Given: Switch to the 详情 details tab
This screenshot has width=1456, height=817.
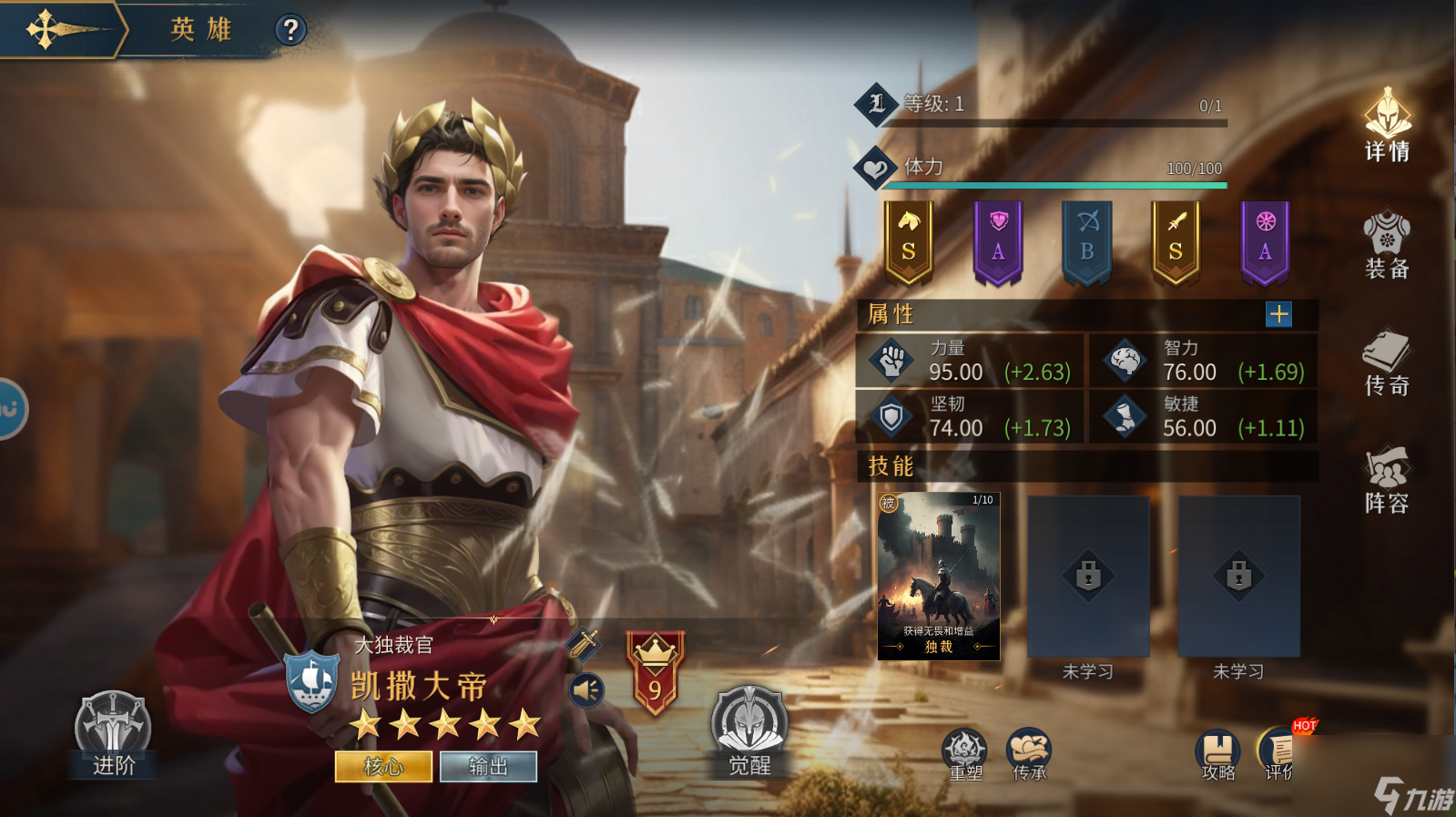Looking at the screenshot, I should pos(1387,126).
